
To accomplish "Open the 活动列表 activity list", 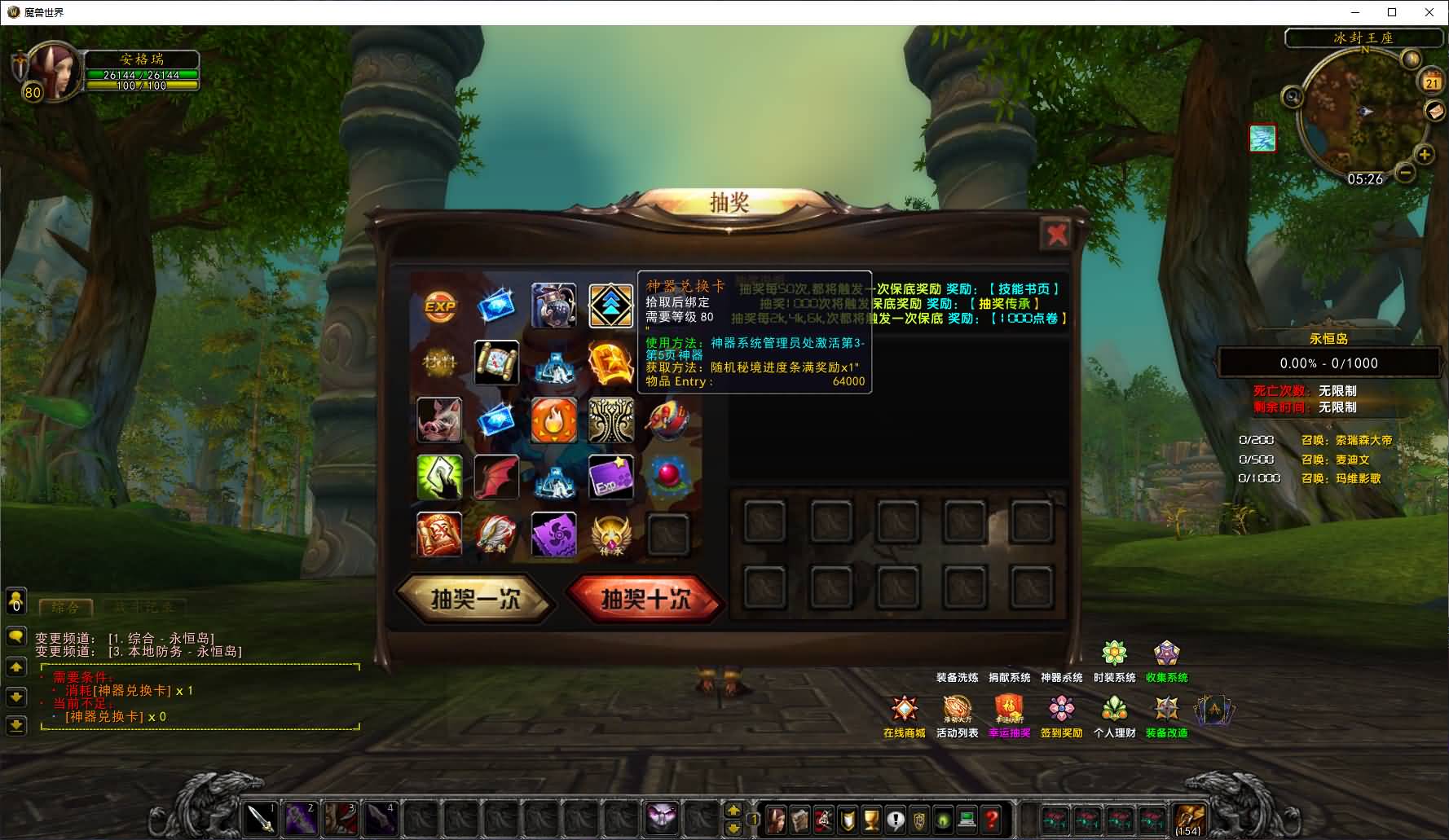I will tap(957, 710).
